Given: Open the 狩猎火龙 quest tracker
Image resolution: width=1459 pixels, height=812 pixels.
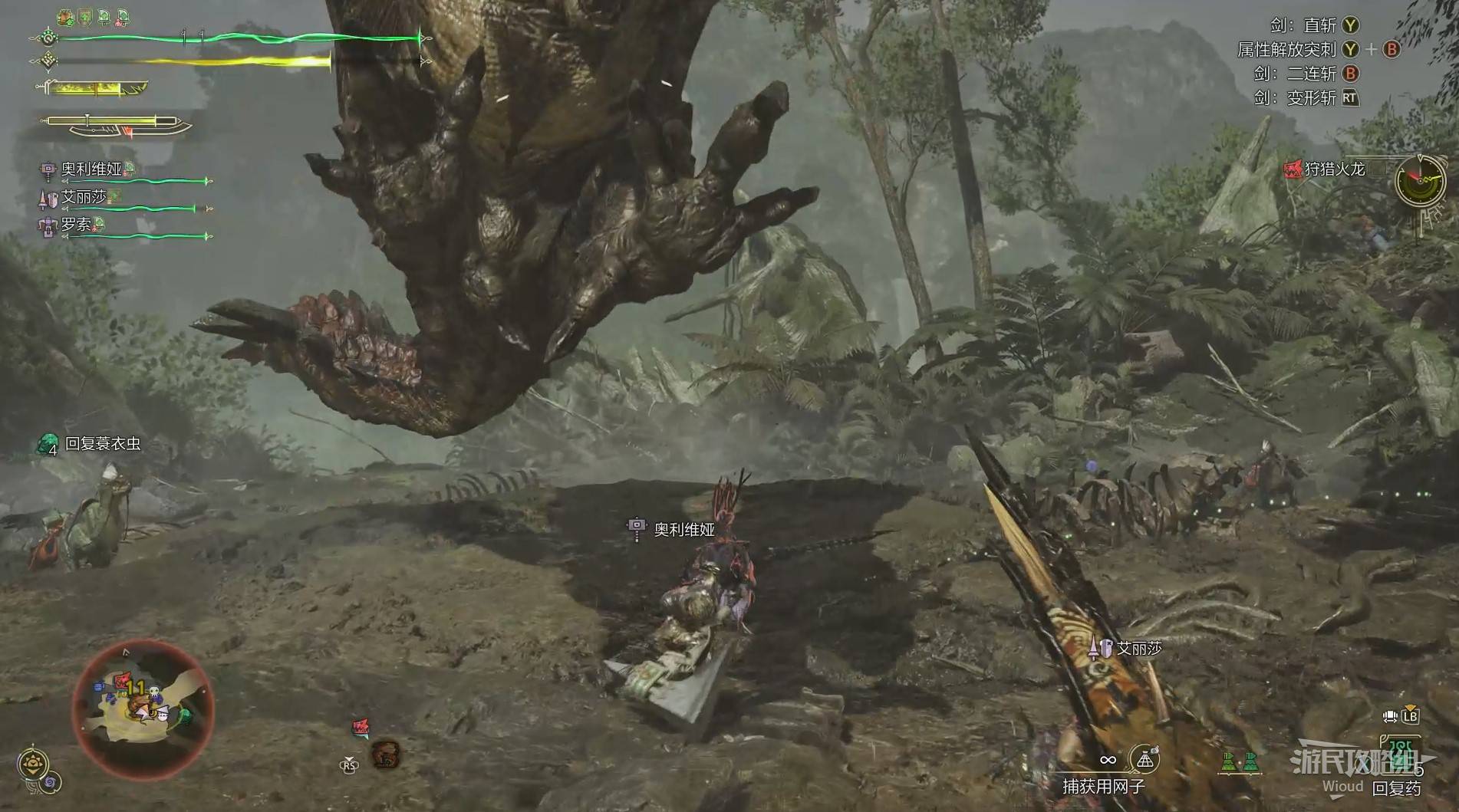Looking at the screenshot, I should point(1335,169).
